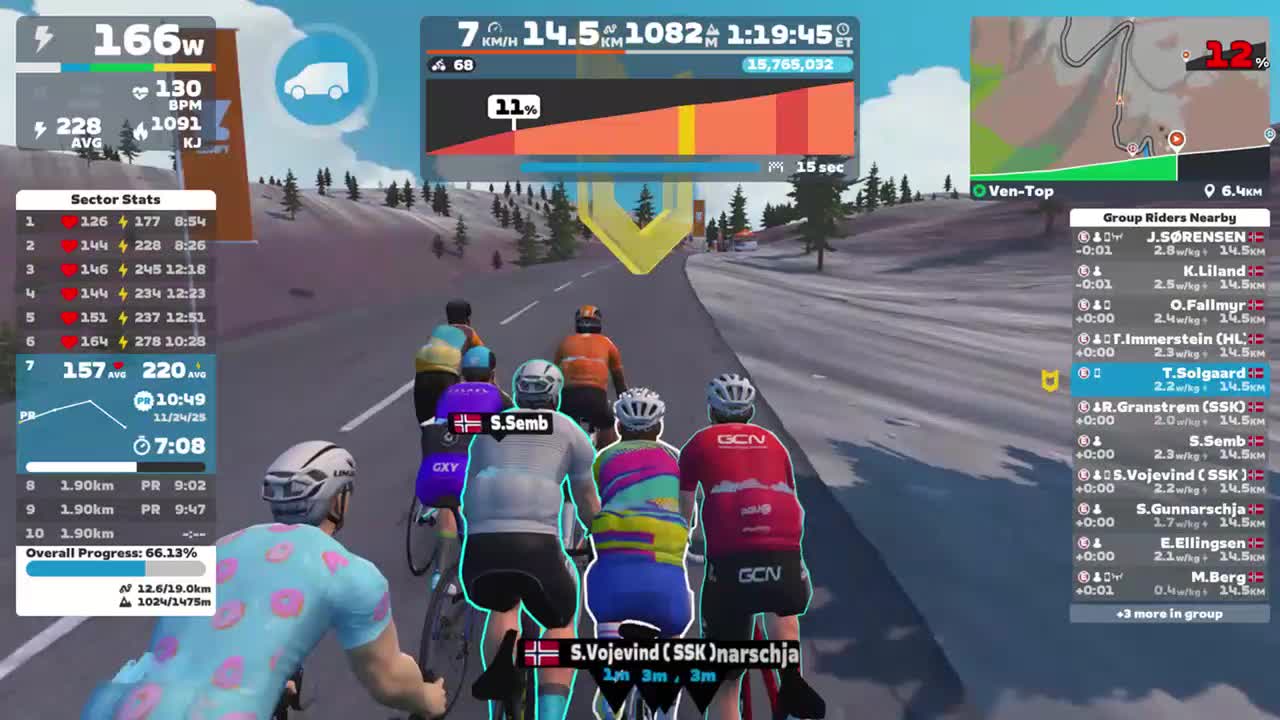Expand the +3 more in group entry
This screenshot has height=720, width=1280.
[1170, 614]
